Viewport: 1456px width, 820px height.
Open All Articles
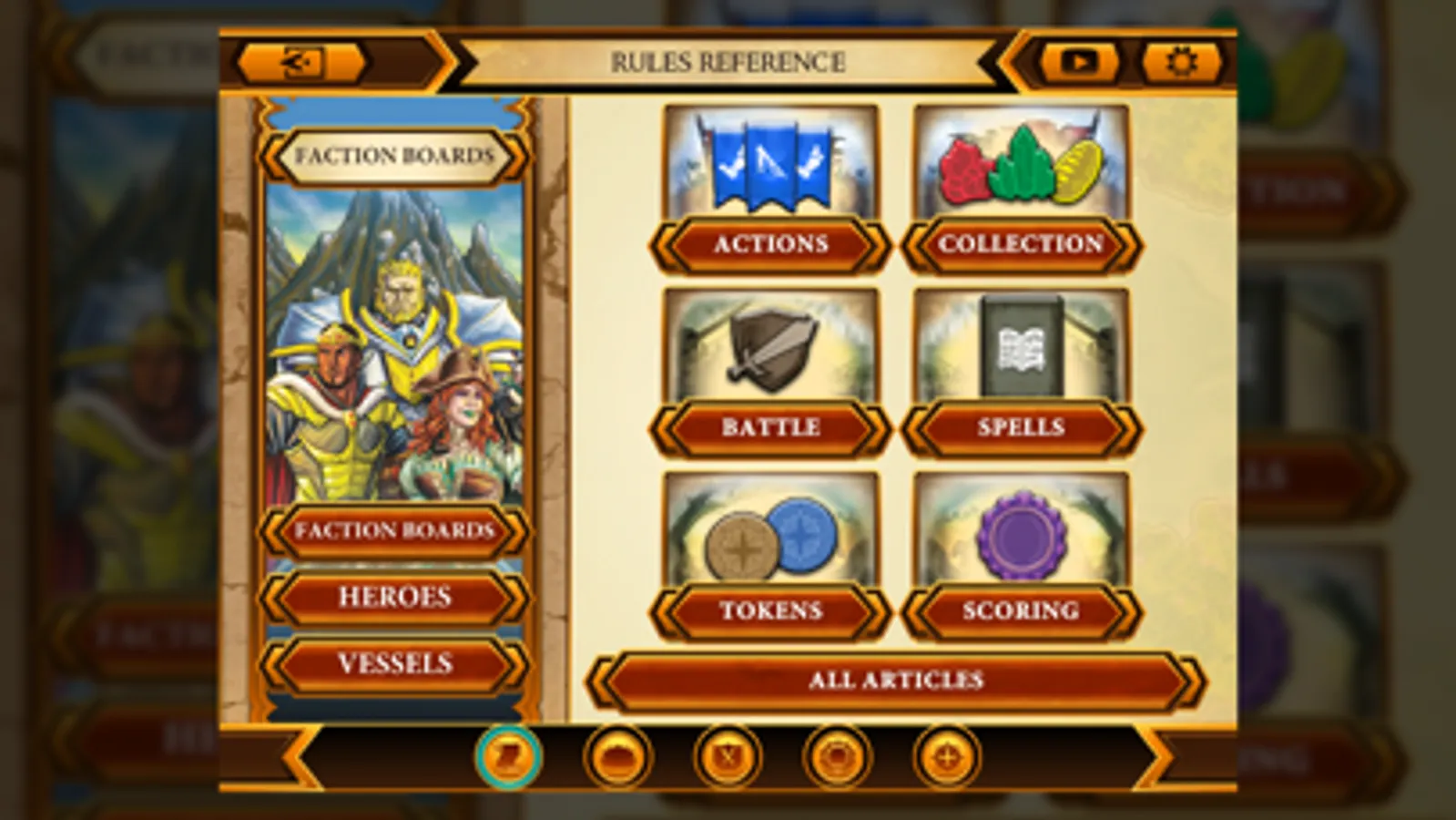896,680
